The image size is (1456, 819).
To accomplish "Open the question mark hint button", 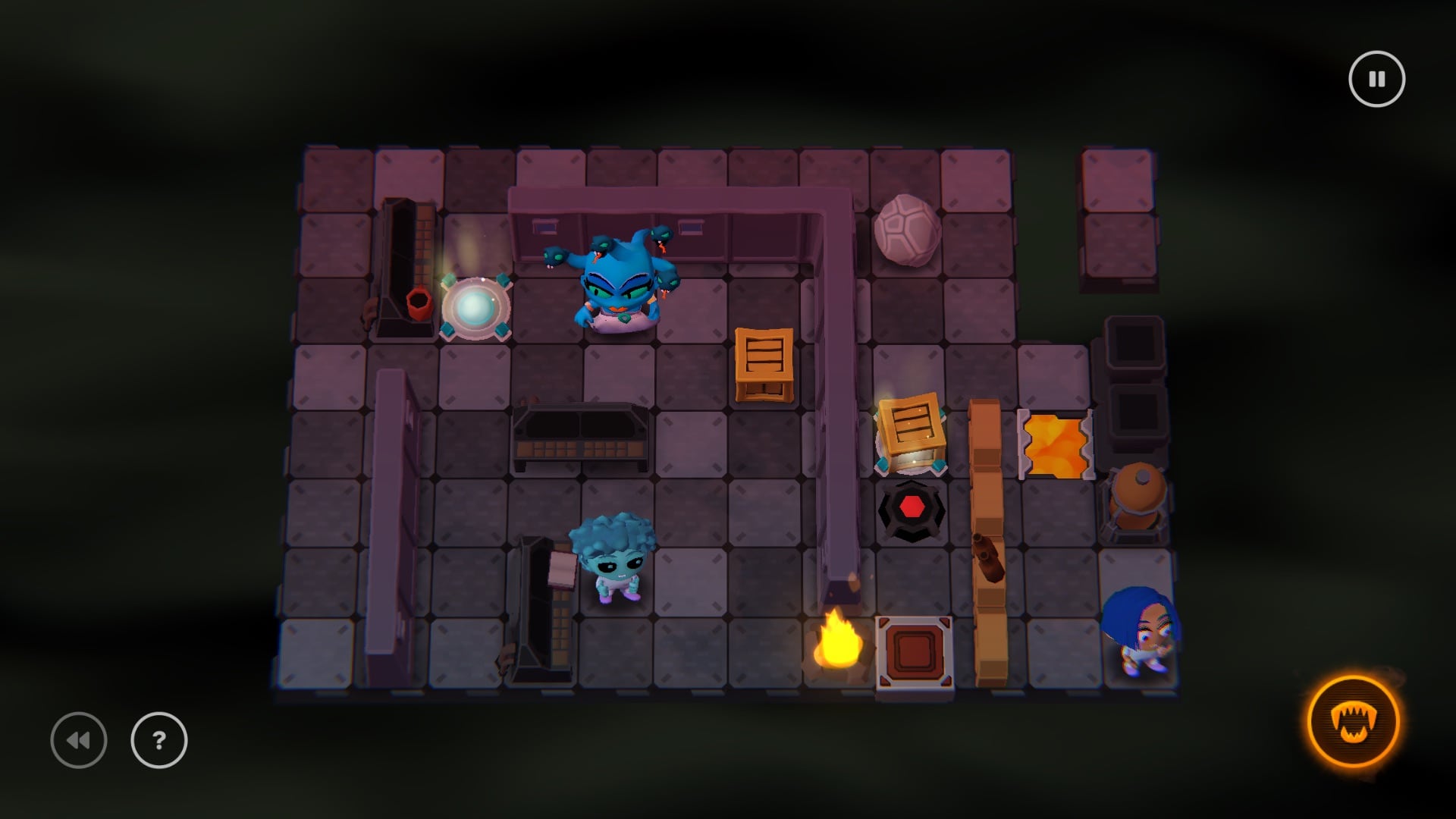I will [x=159, y=740].
